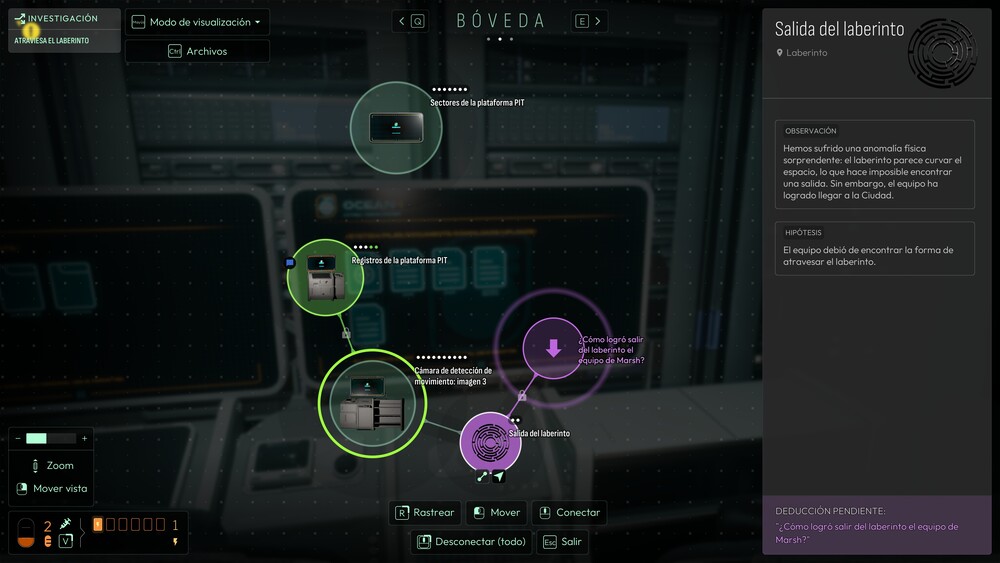Viewport: 1000px width, 563px height.
Task: Open the Archivos panel
Action: click(x=197, y=51)
